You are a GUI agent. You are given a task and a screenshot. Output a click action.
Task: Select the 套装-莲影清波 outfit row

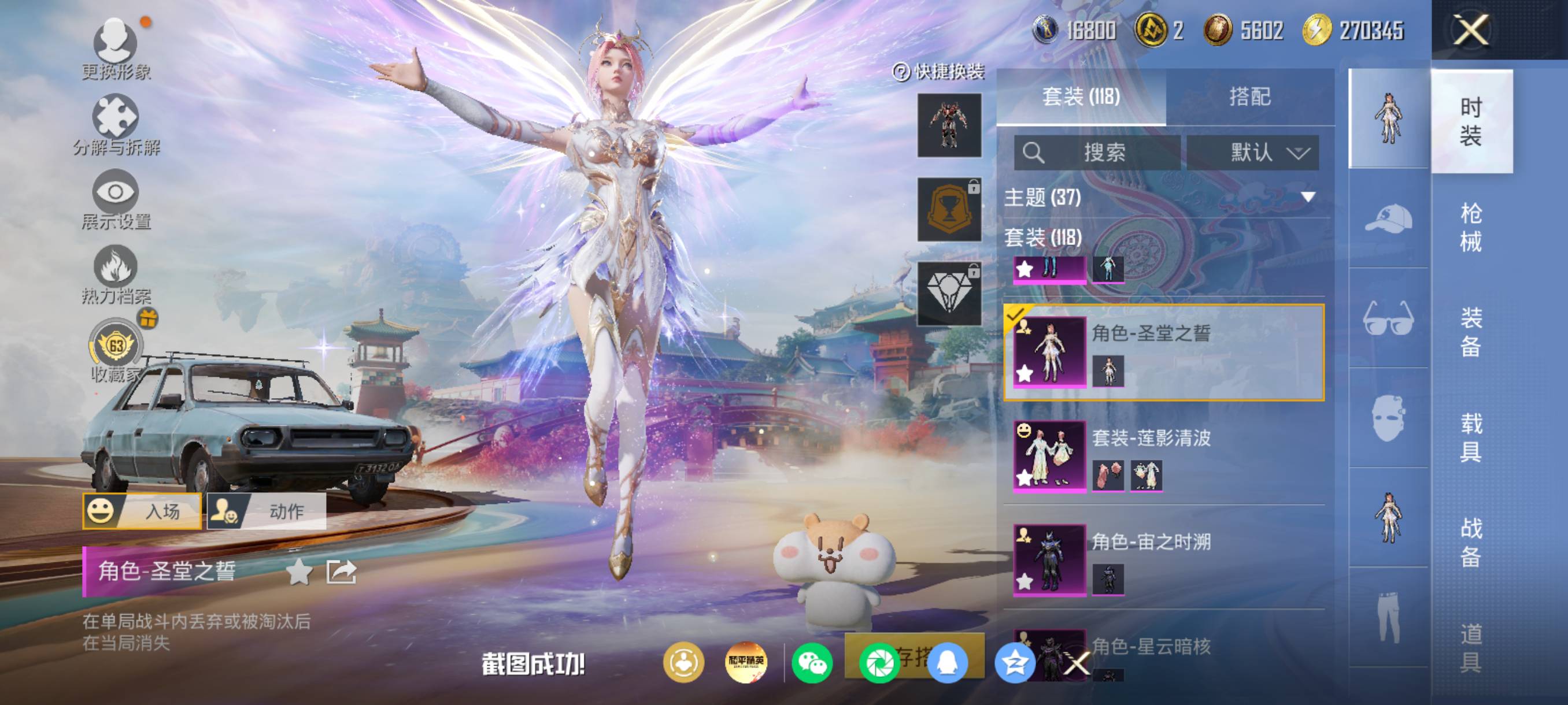(1163, 455)
